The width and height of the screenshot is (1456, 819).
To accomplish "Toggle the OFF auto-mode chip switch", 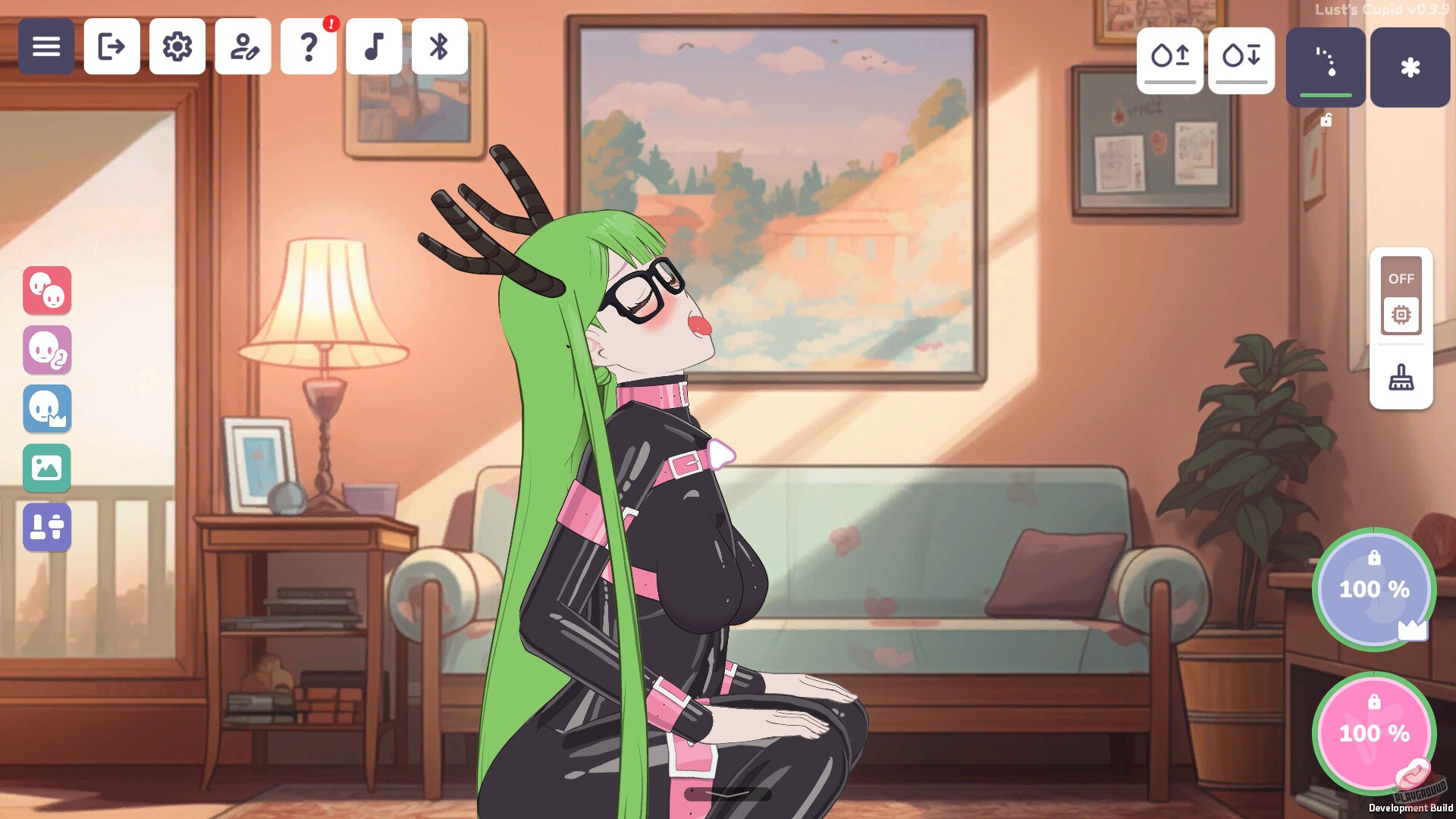I will (x=1401, y=296).
